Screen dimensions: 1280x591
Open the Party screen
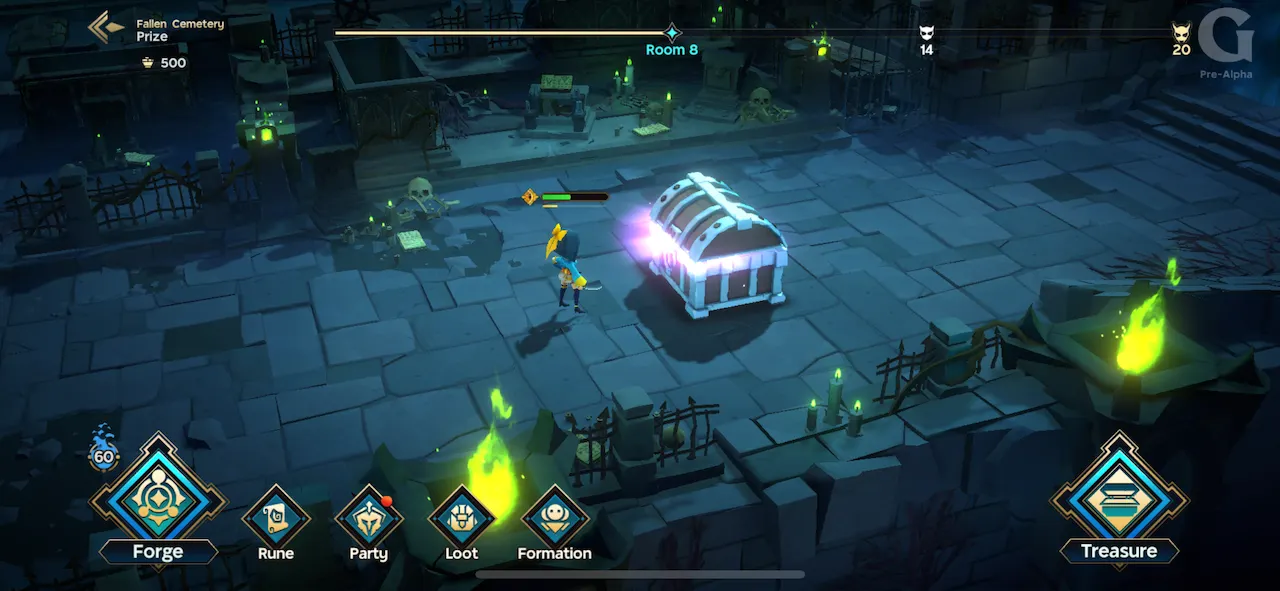pos(368,519)
